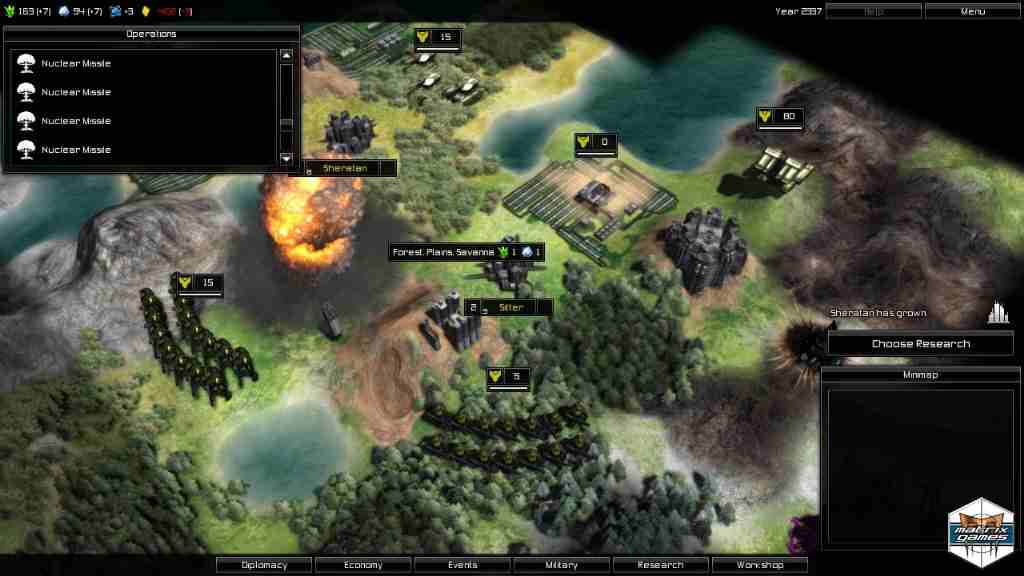This screenshot has height=576, width=1024.
Task: Click the Choose Research button
Action: tap(920, 344)
